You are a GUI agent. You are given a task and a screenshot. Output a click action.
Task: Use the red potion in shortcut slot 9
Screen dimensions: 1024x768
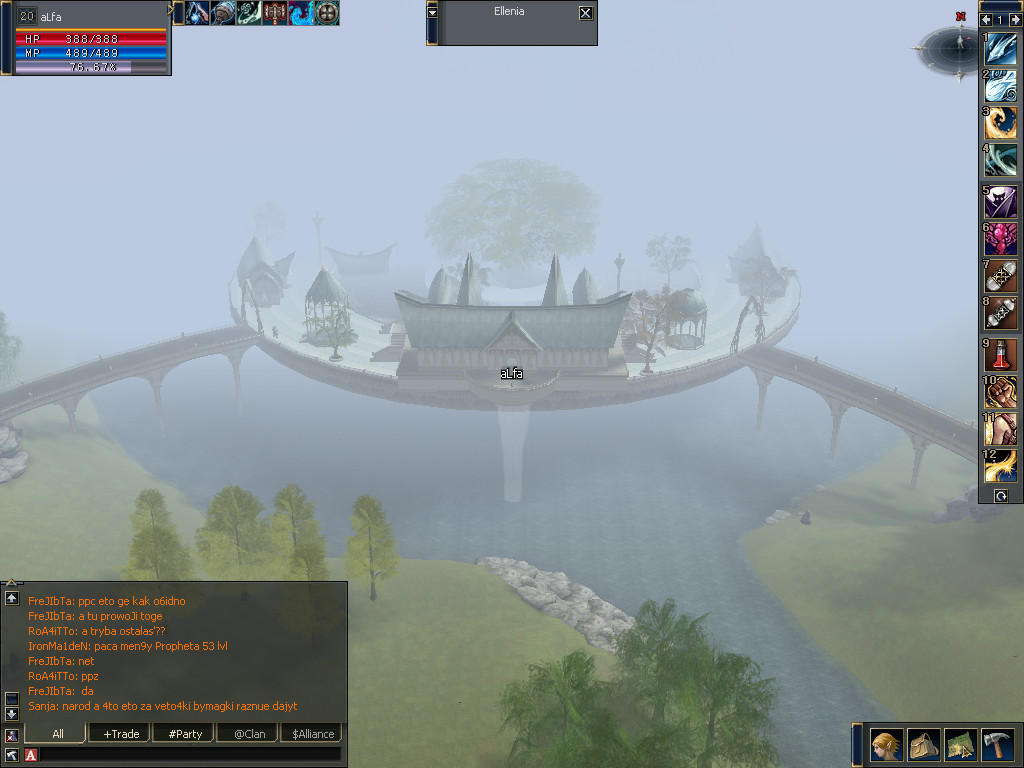[1001, 354]
